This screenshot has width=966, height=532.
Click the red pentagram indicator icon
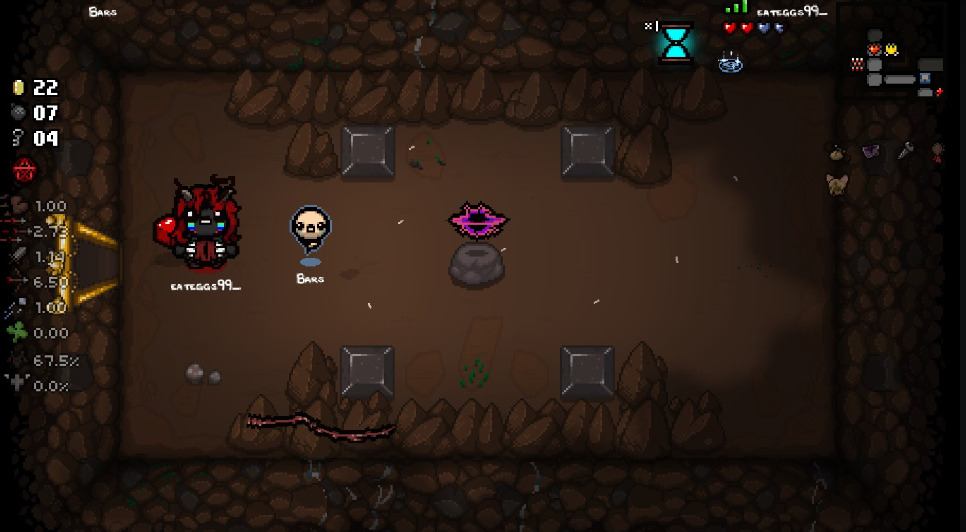coord(24,170)
